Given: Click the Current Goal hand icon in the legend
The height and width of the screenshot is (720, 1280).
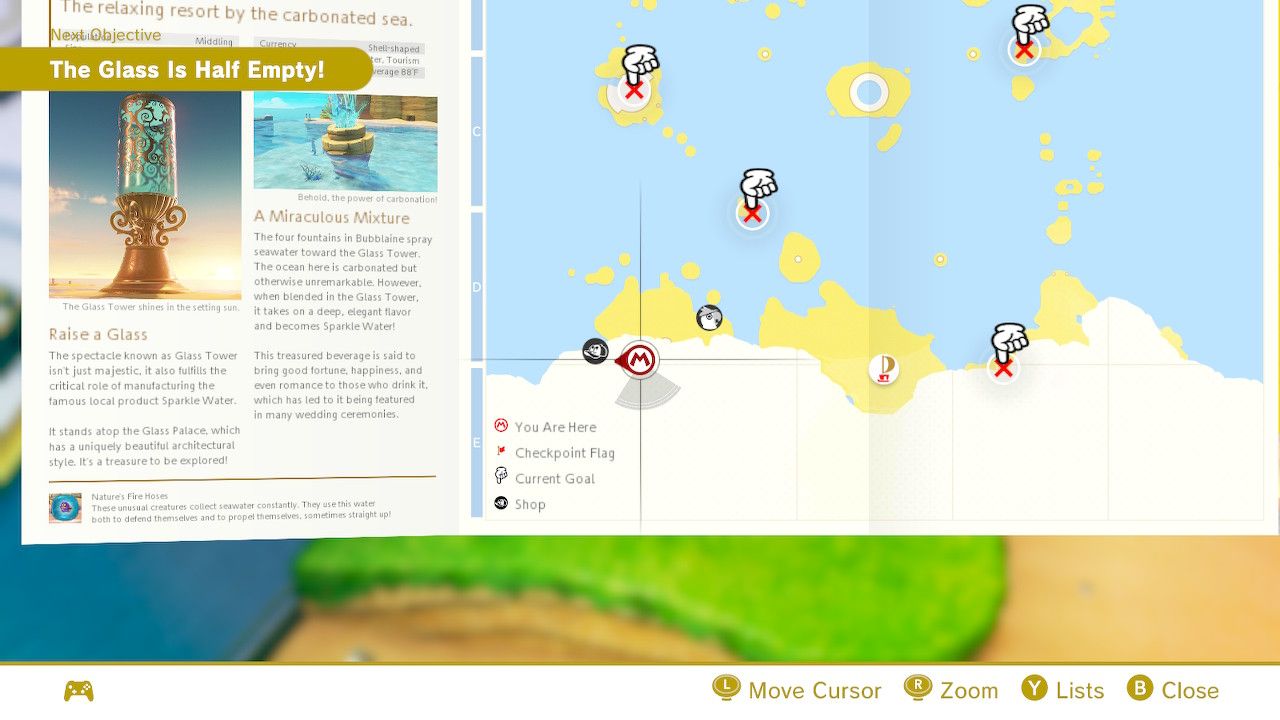Looking at the screenshot, I should 501,477.
